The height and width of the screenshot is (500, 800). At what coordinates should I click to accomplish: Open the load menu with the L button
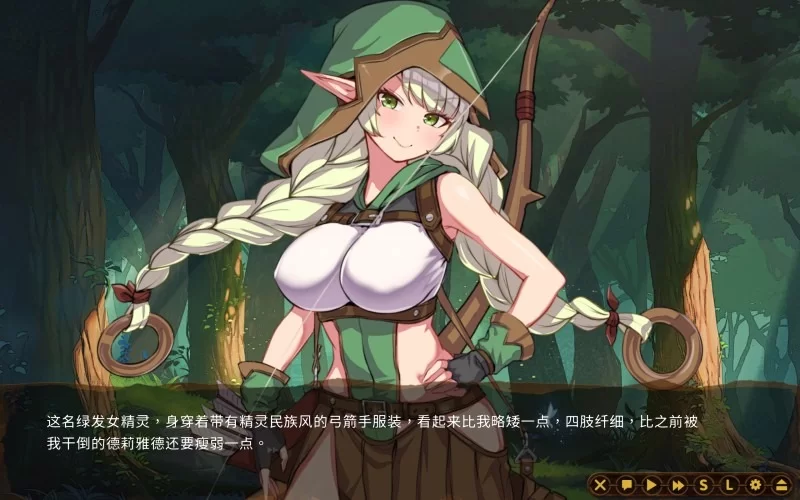click(x=730, y=485)
